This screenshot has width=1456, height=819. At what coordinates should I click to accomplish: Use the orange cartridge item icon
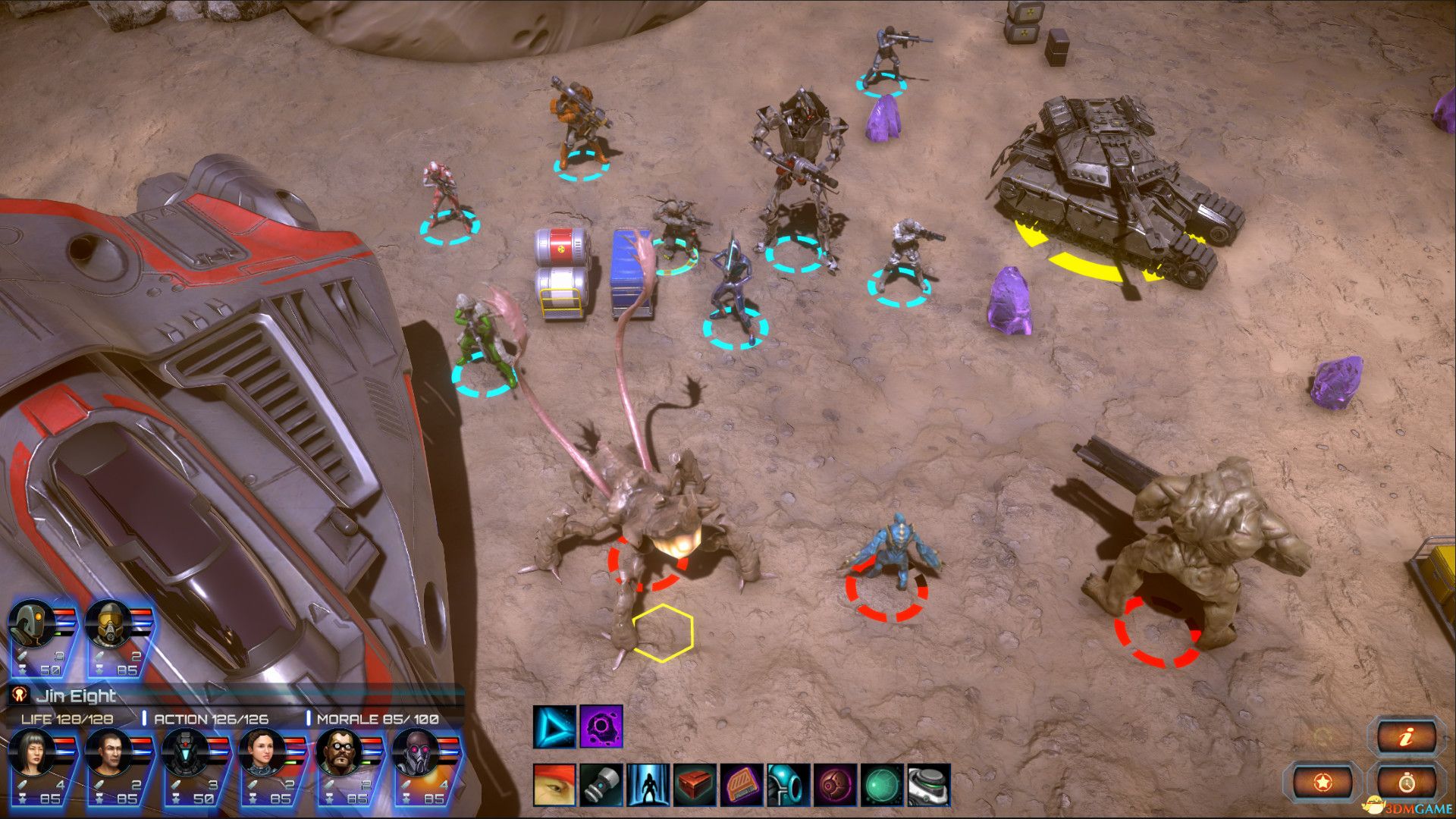pos(742,785)
